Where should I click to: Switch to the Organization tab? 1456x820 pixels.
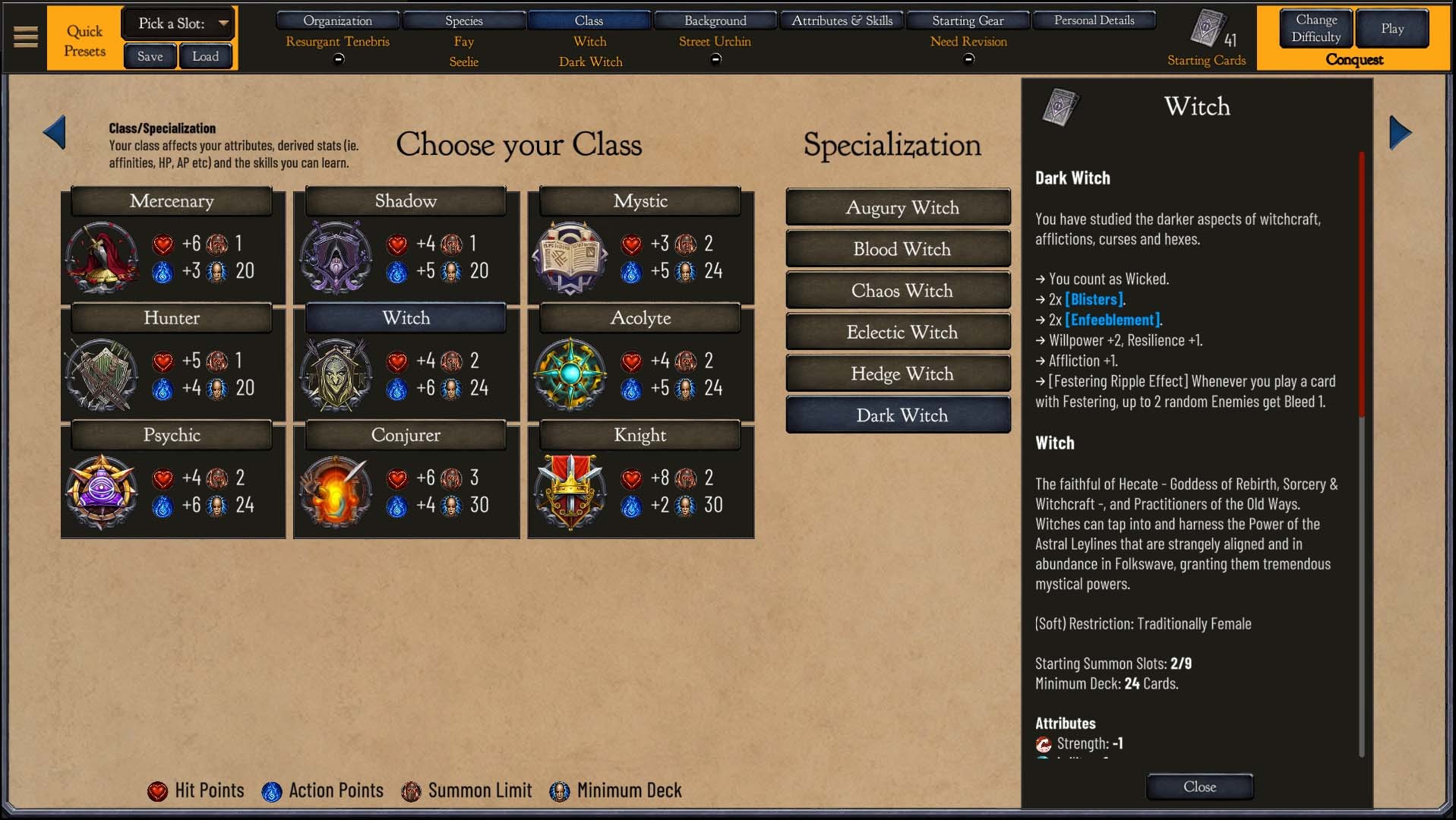(x=337, y=20)
